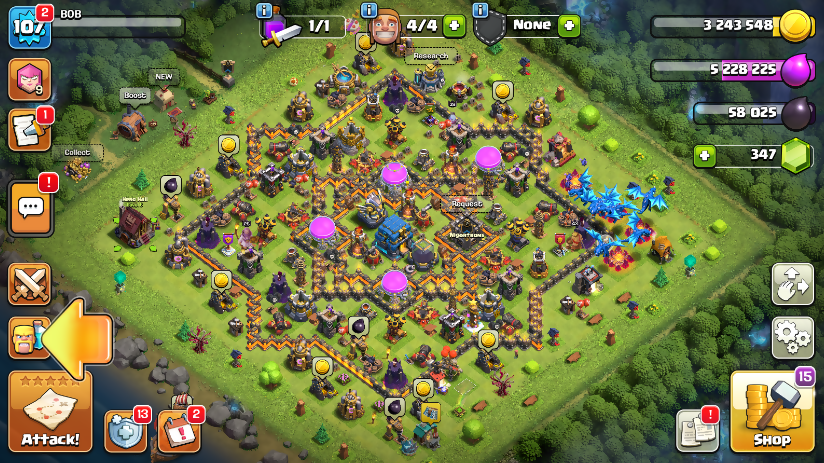Open the chat speech-bubble panel
824x463 pixels.
(x=30, y=207)
